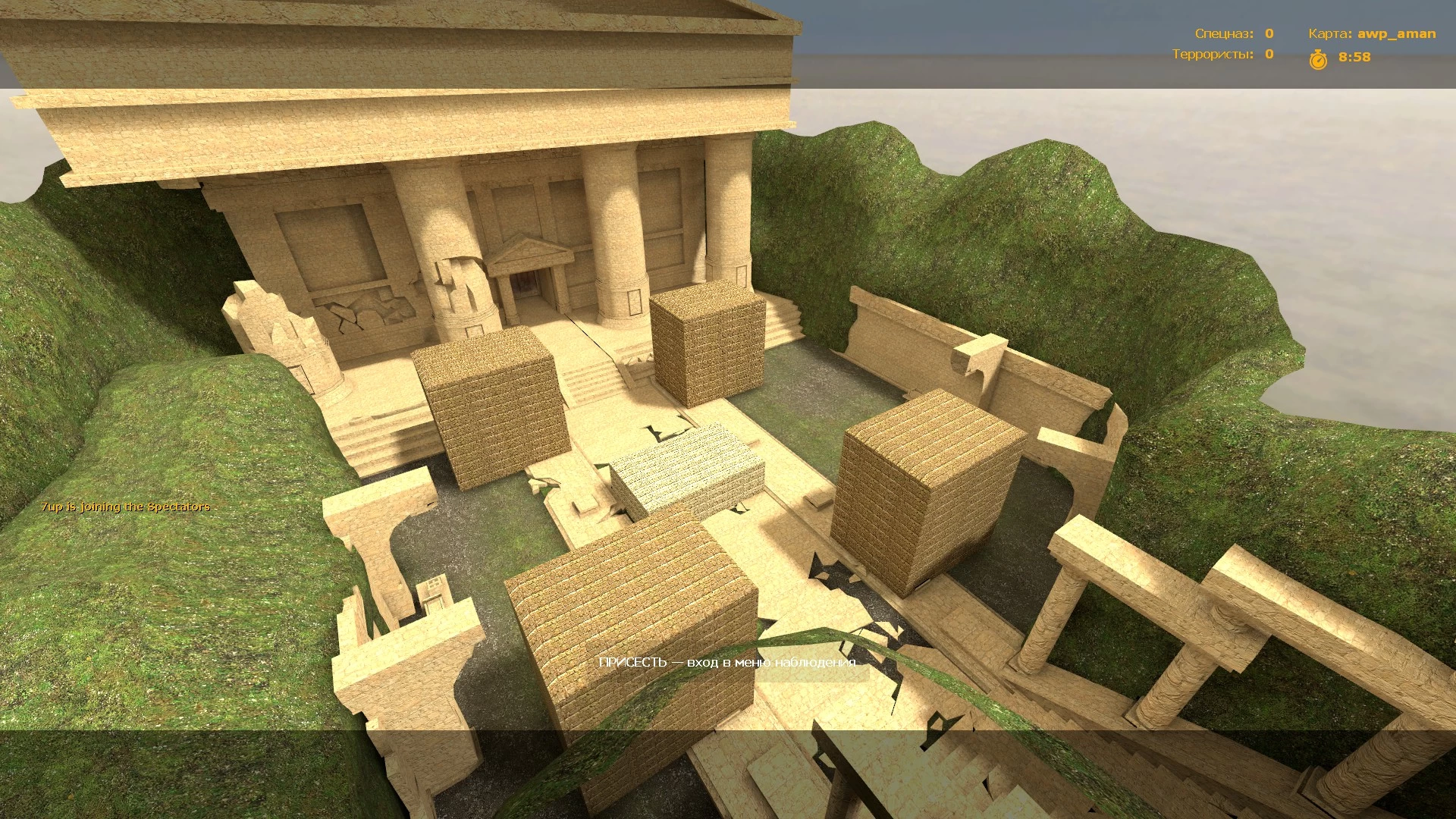Select the awp_aman map name in the HUD
This screenshot has height=819, width=1456.
pyautogui.click(x=1396, y=33)
